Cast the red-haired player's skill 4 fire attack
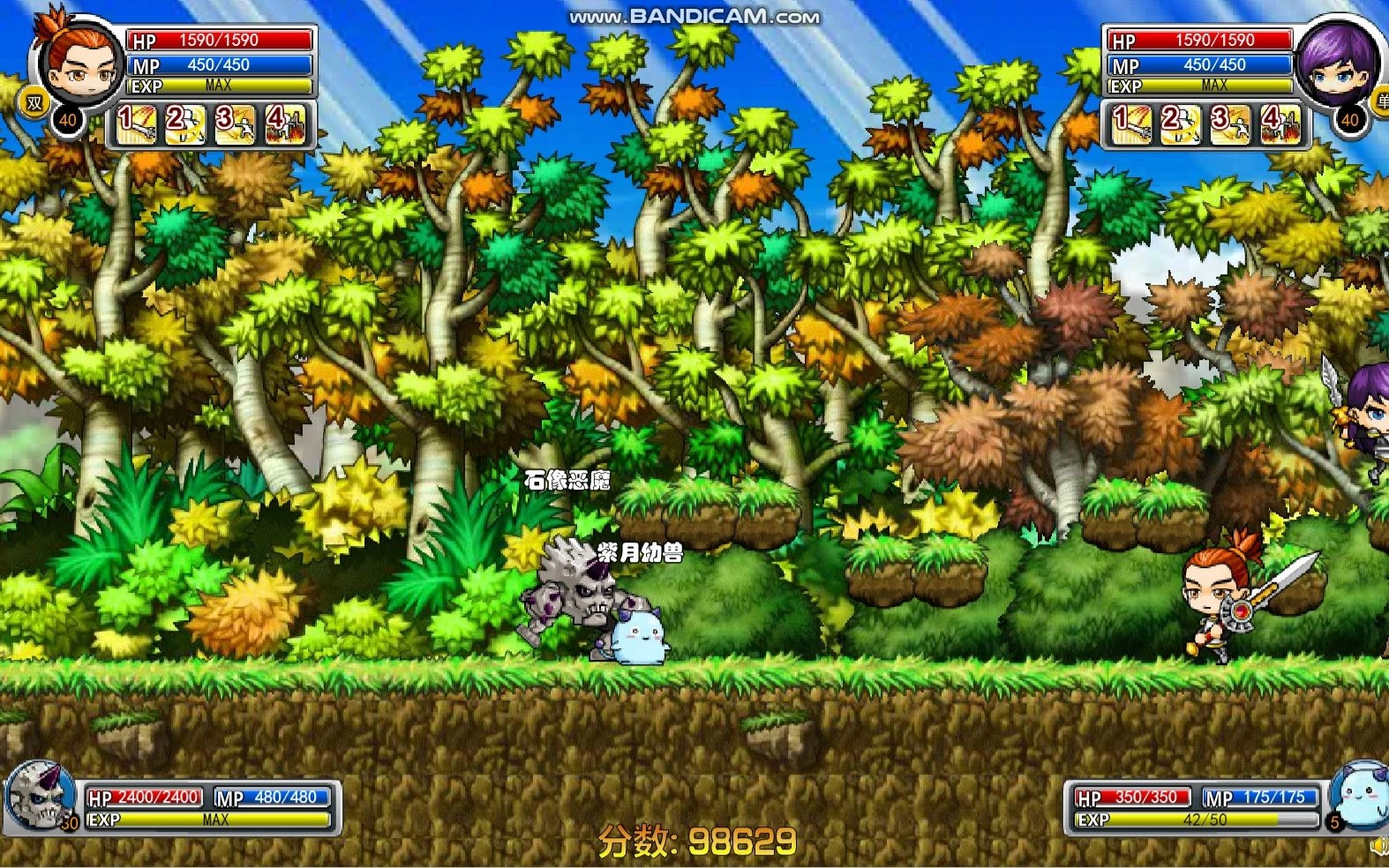 click(287, 124)
